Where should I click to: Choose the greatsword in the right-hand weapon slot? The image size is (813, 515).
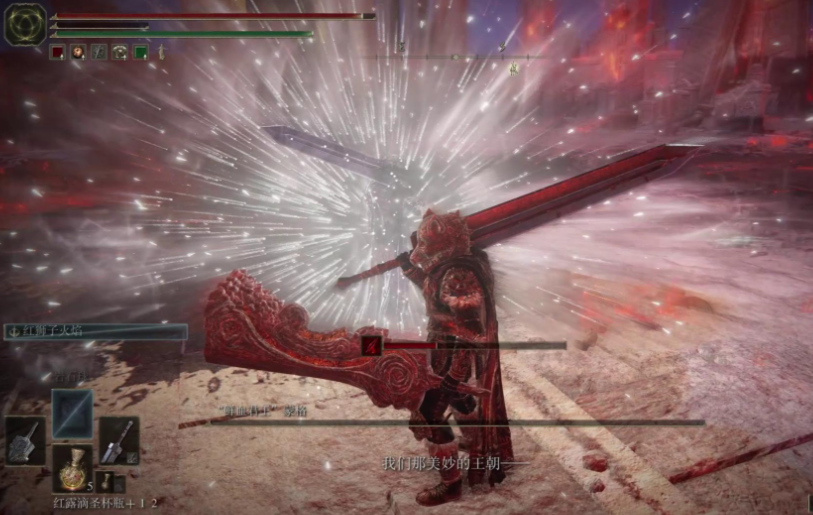click(118, 440)
